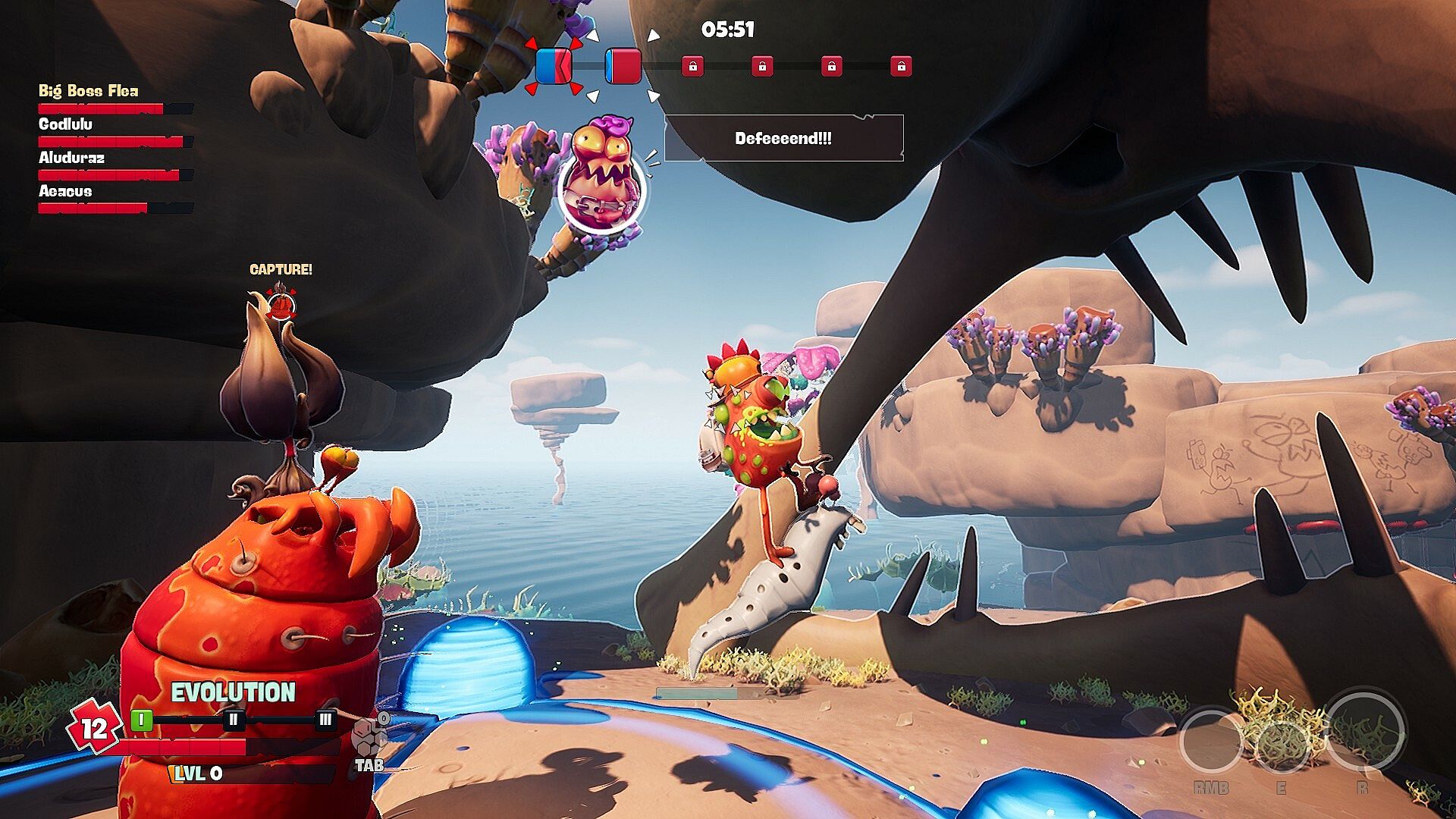Click the first locked objective padlock icon

tap(692, 67)
